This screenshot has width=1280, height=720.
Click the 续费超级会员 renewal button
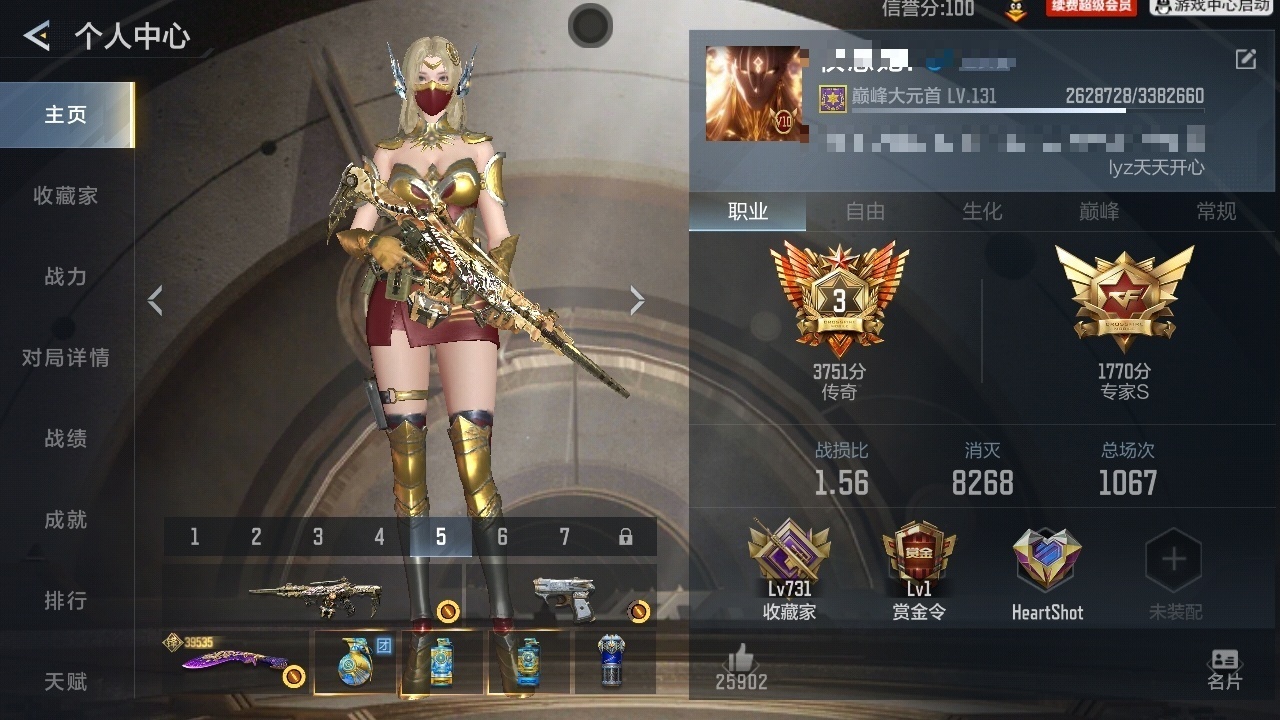1090,7
